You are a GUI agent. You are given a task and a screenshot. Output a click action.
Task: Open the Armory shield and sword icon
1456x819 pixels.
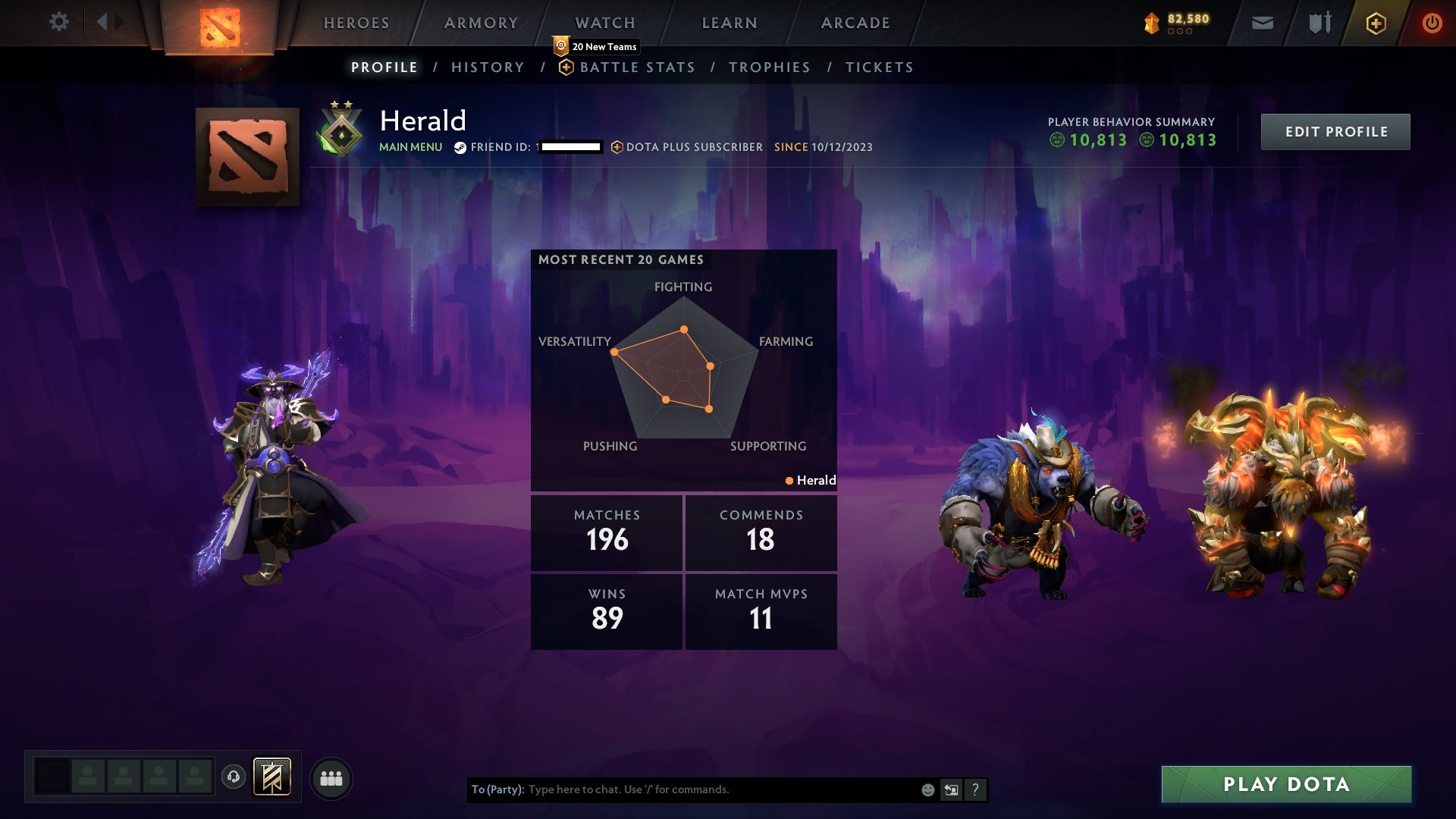coord(1319,23)
